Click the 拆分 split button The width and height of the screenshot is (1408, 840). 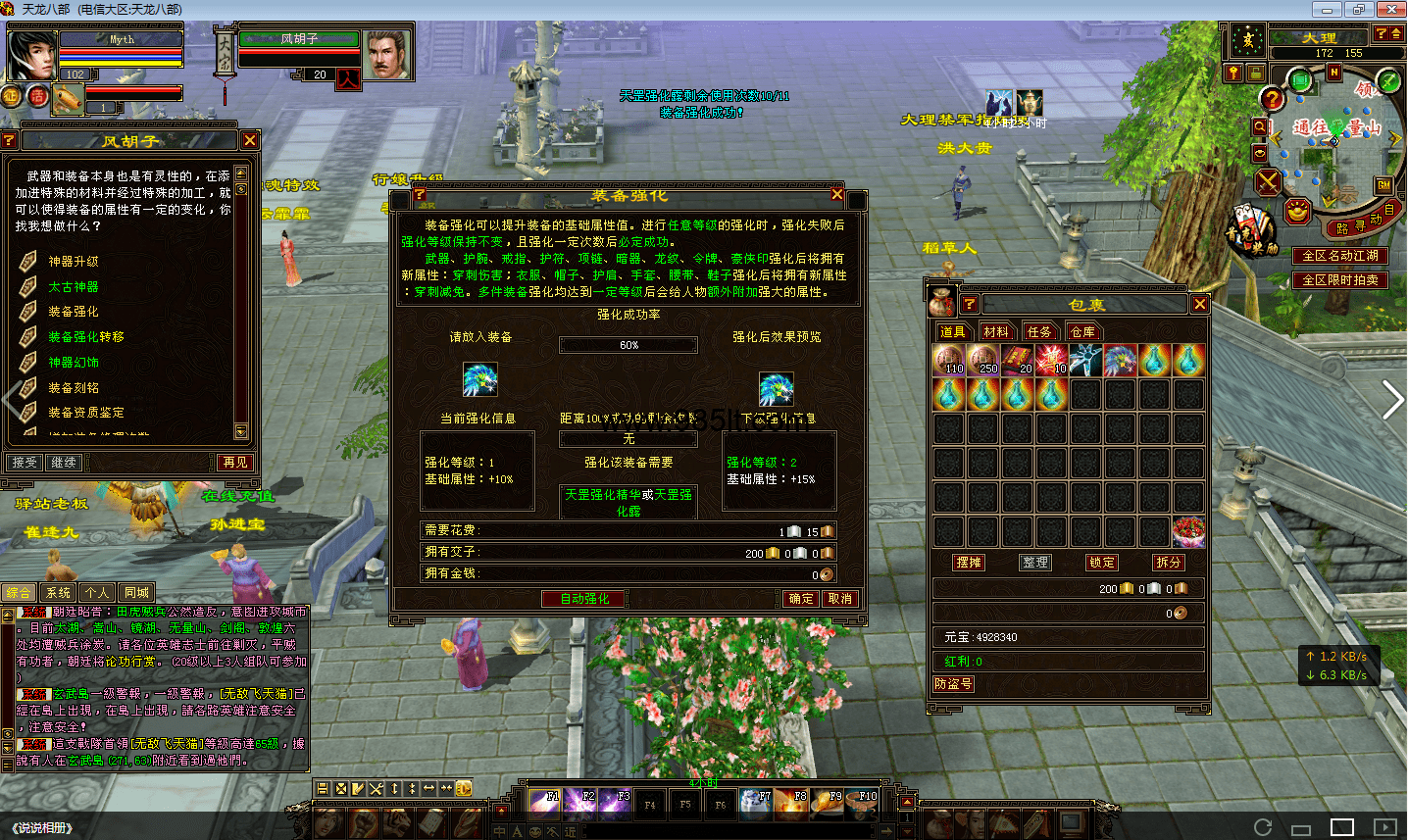coord(1169,563)
